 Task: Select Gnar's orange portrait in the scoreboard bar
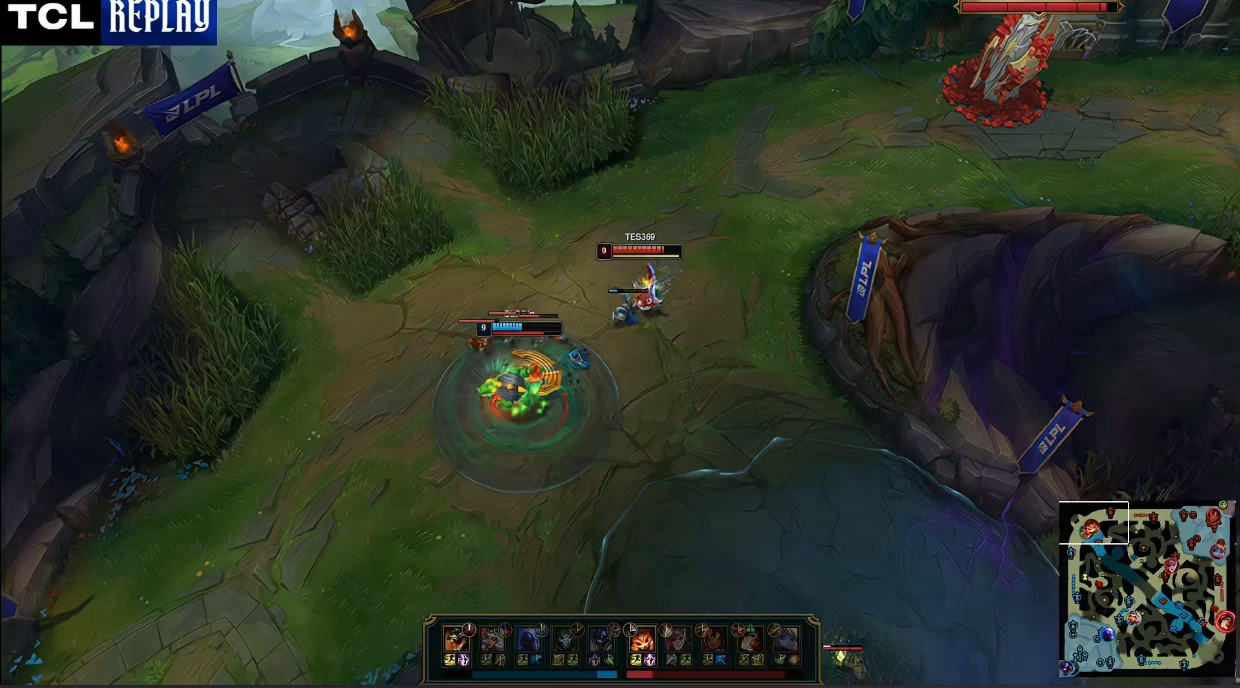click(x=642, y=640)
